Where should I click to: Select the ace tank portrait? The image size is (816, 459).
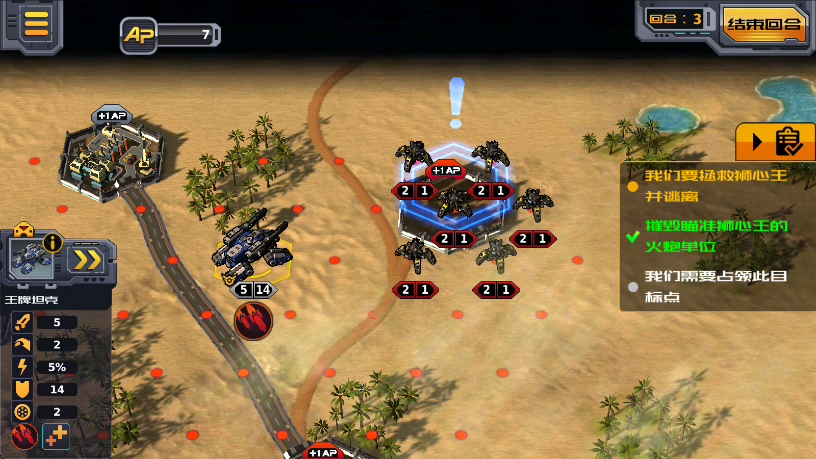[x=32, y=259]
